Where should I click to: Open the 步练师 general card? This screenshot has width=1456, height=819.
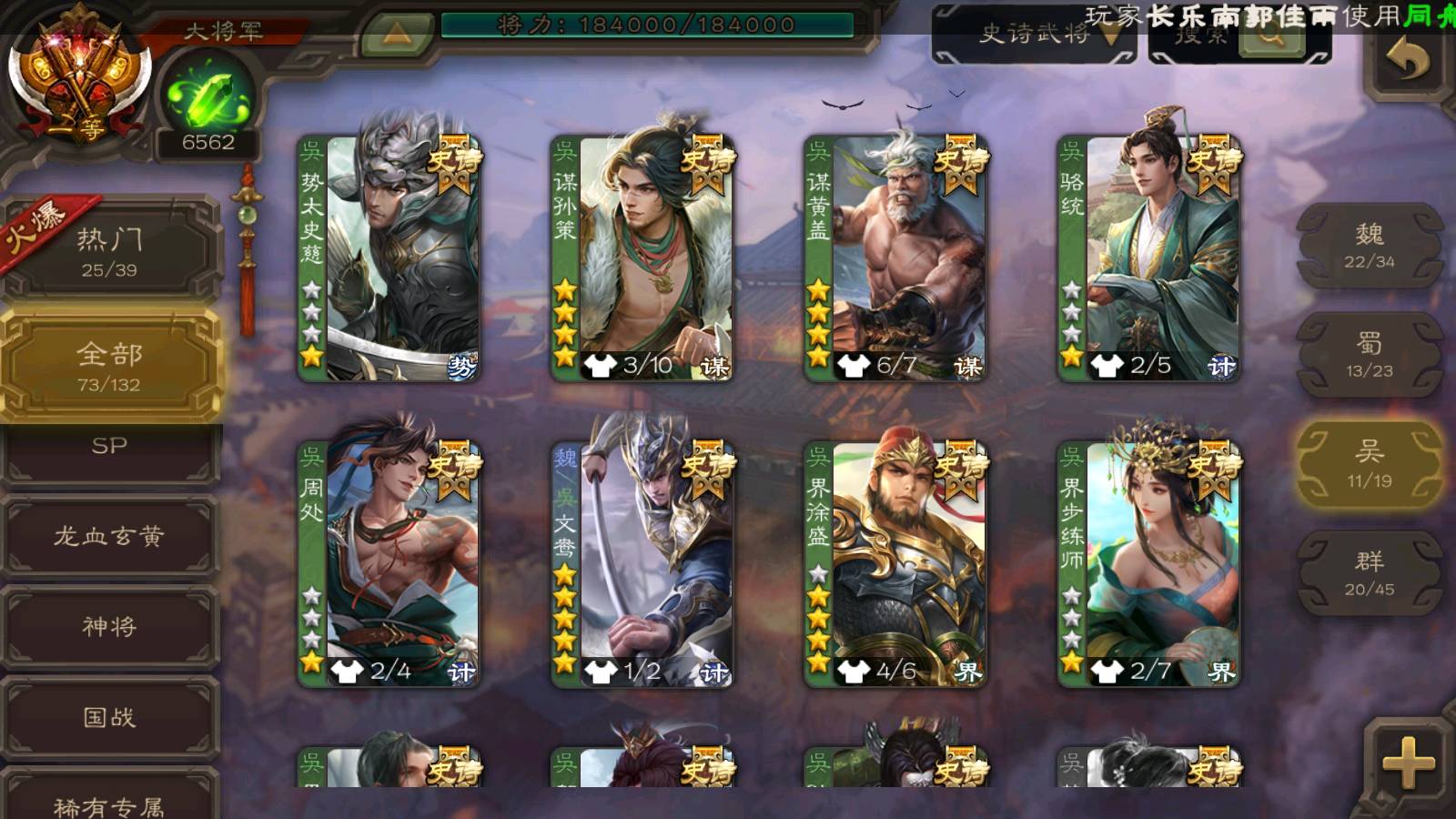point(1149,564)
